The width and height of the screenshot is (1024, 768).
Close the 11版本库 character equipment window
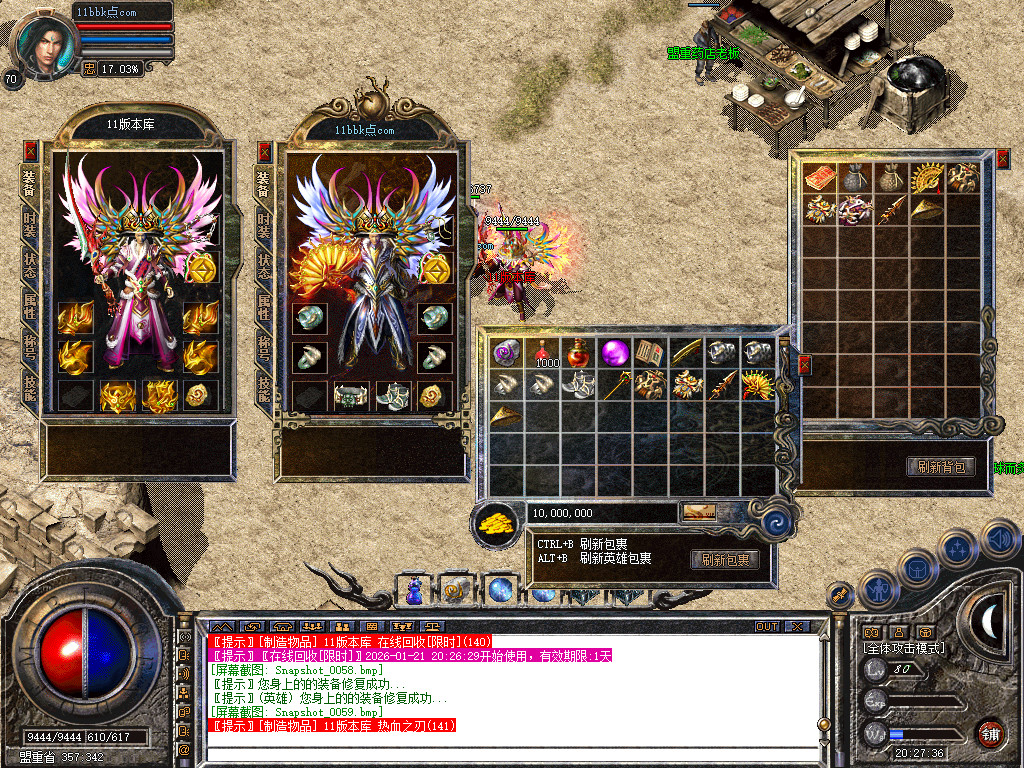pos(30,151)
